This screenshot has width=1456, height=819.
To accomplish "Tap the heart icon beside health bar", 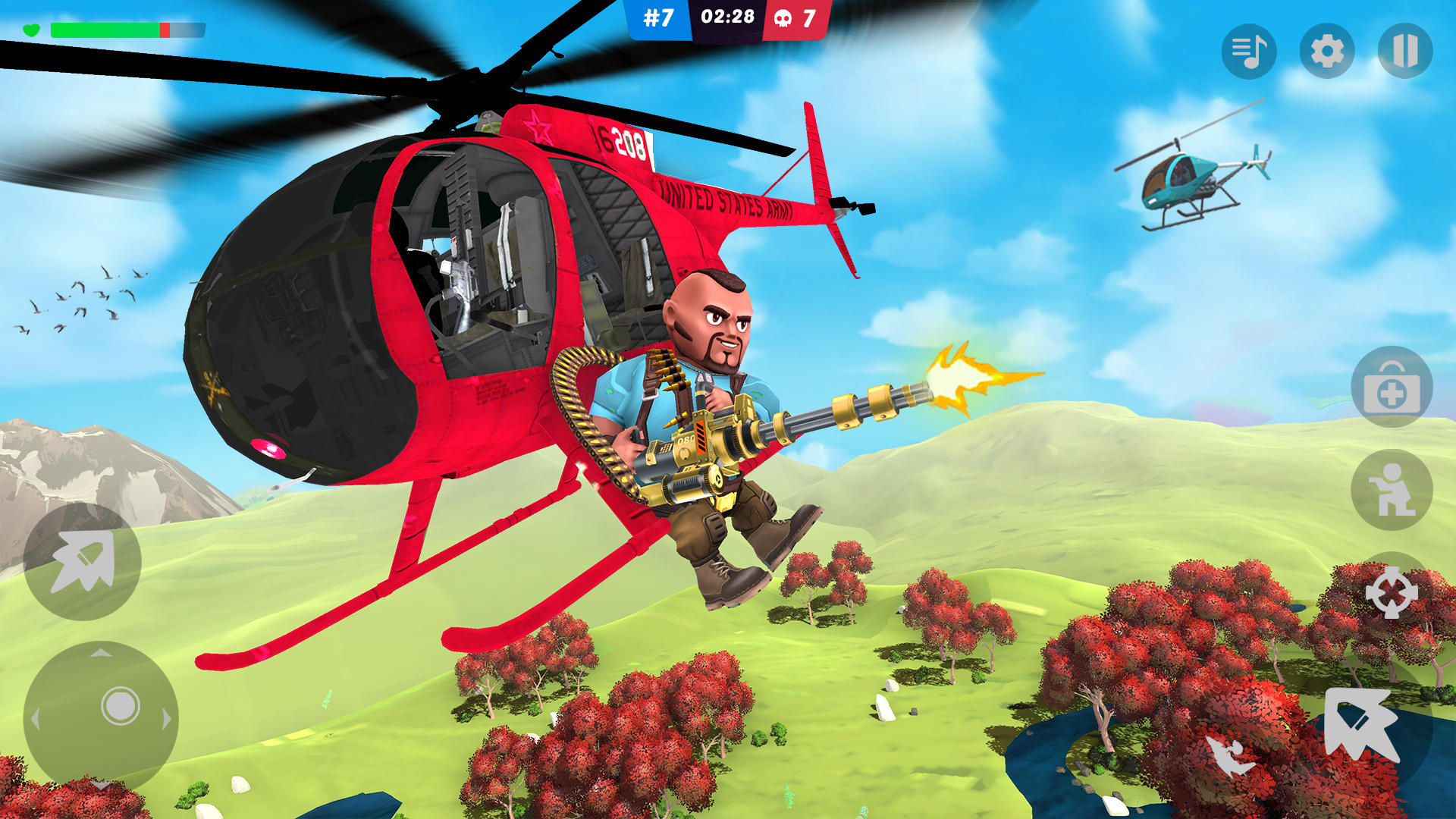I will [x=30, y=30].
